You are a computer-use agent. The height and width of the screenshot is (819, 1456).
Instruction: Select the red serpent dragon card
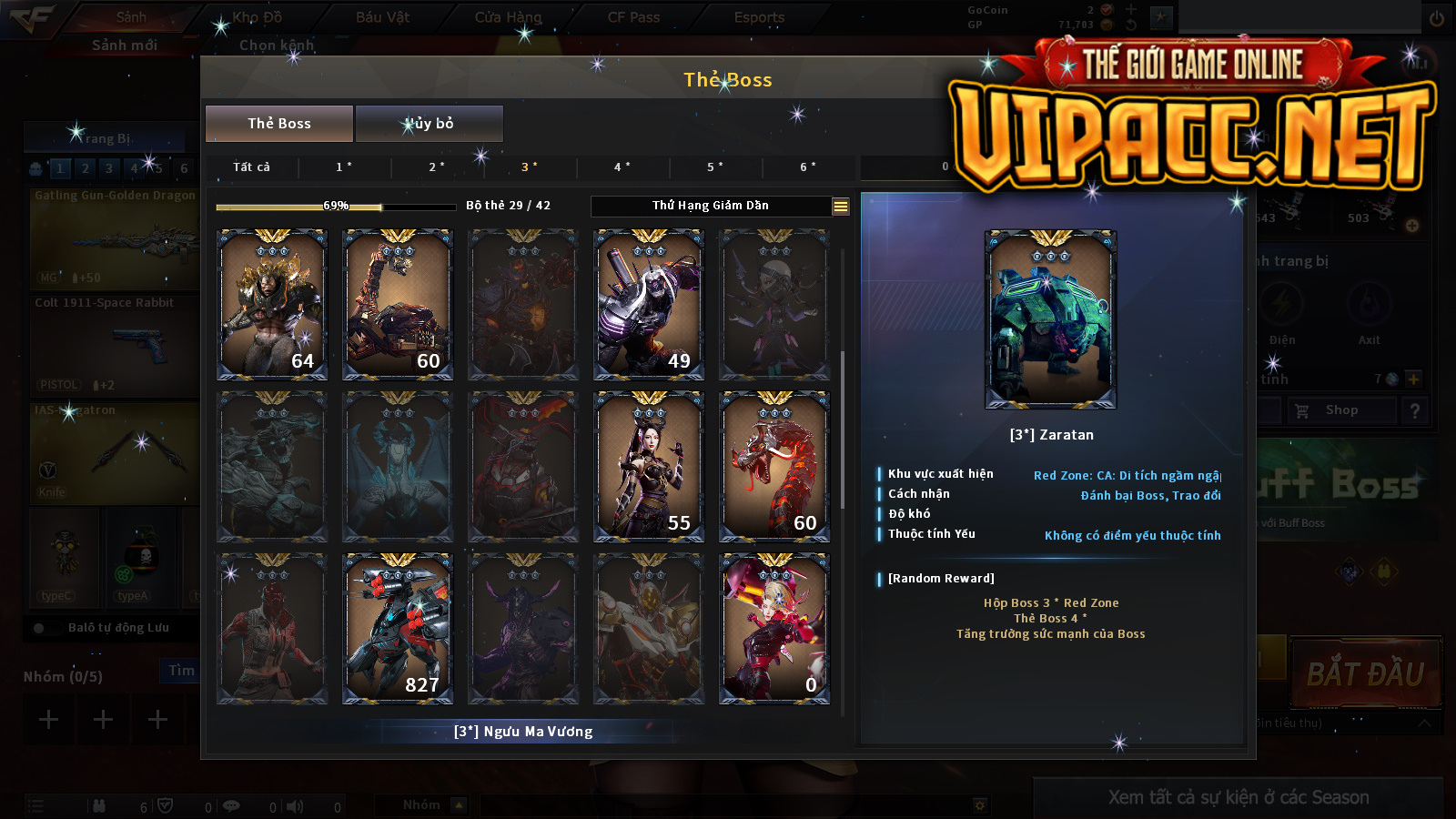[x=774, y=467]
